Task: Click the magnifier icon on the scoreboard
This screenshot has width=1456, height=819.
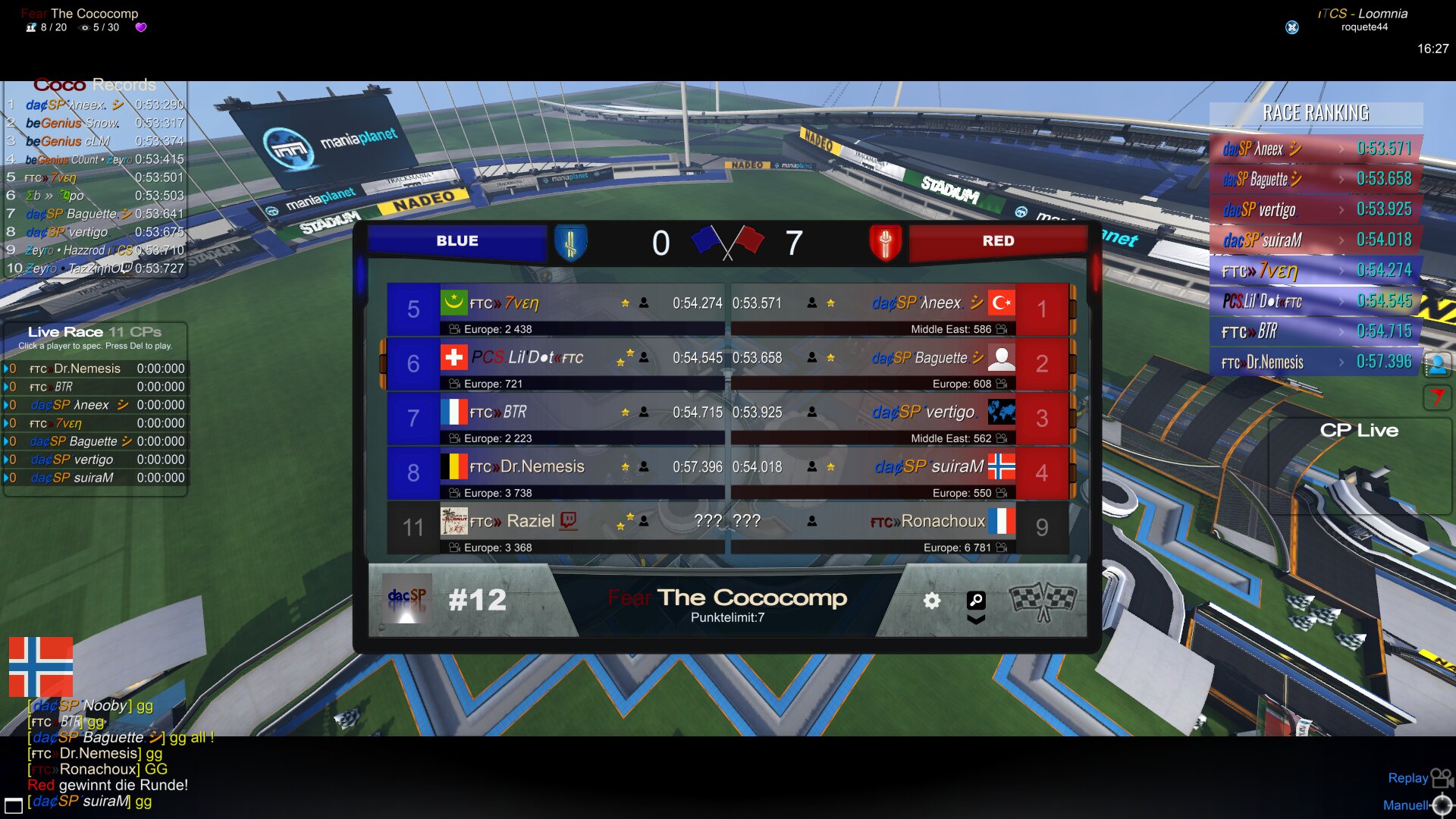Action: click(976, 600)
